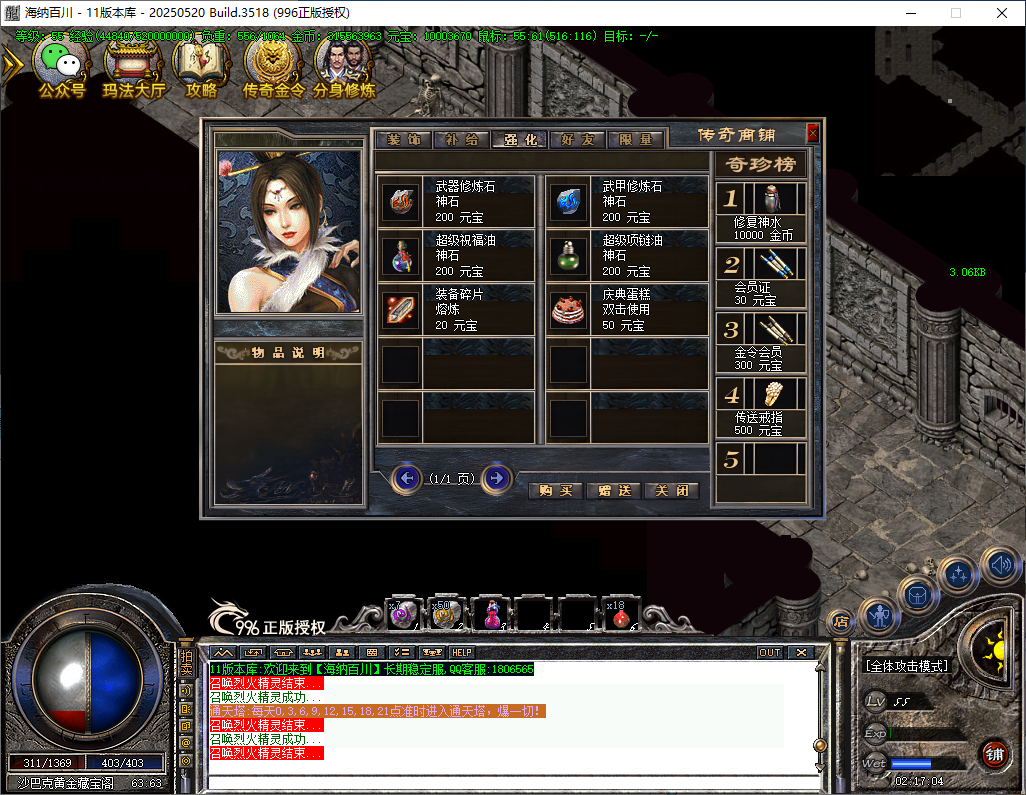Go to the next shop page arrow
Image resolution: width=1026 pixels, height=795 pixels.
click(497, 478)
